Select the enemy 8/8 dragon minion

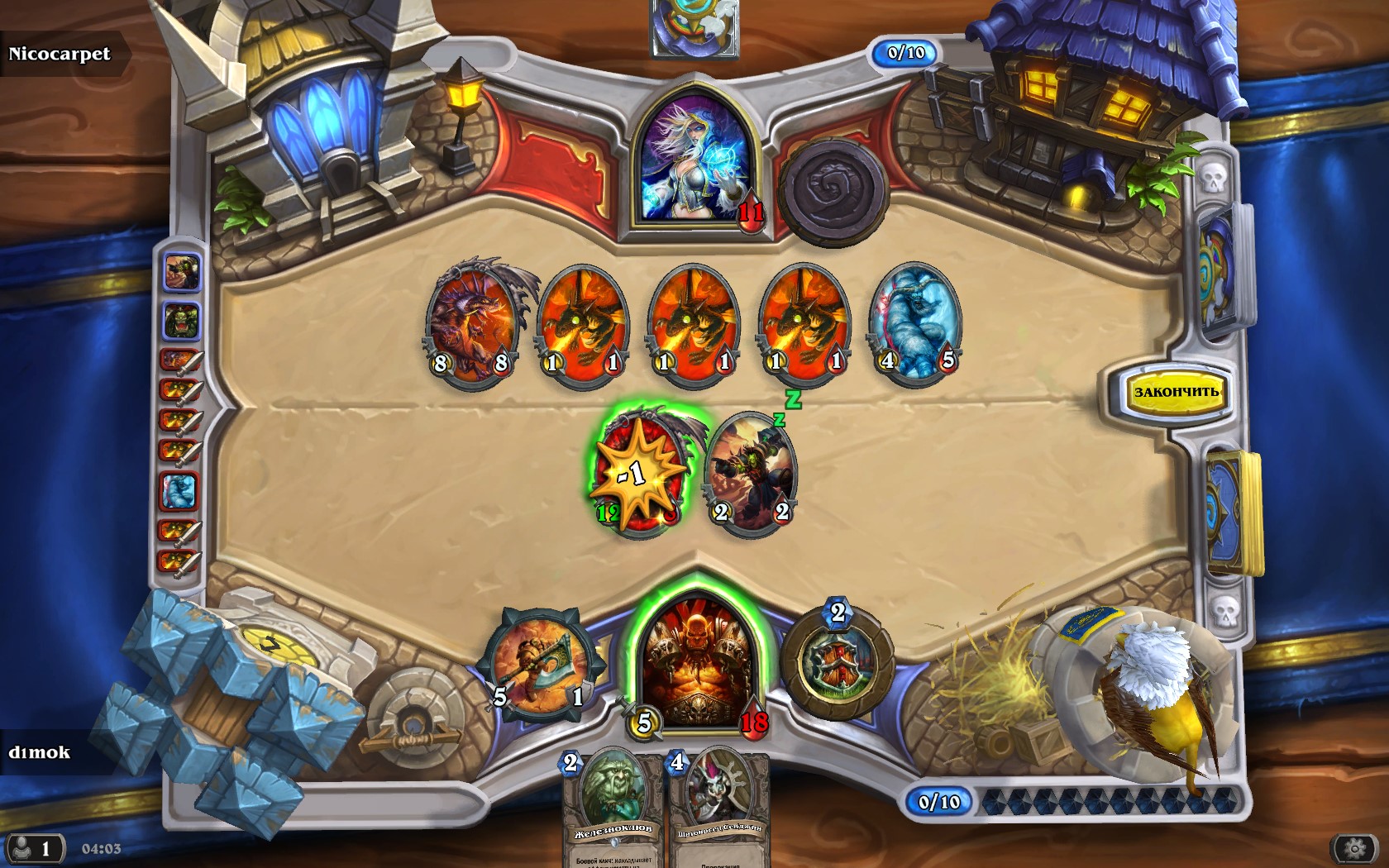click(x=472, y=322)
